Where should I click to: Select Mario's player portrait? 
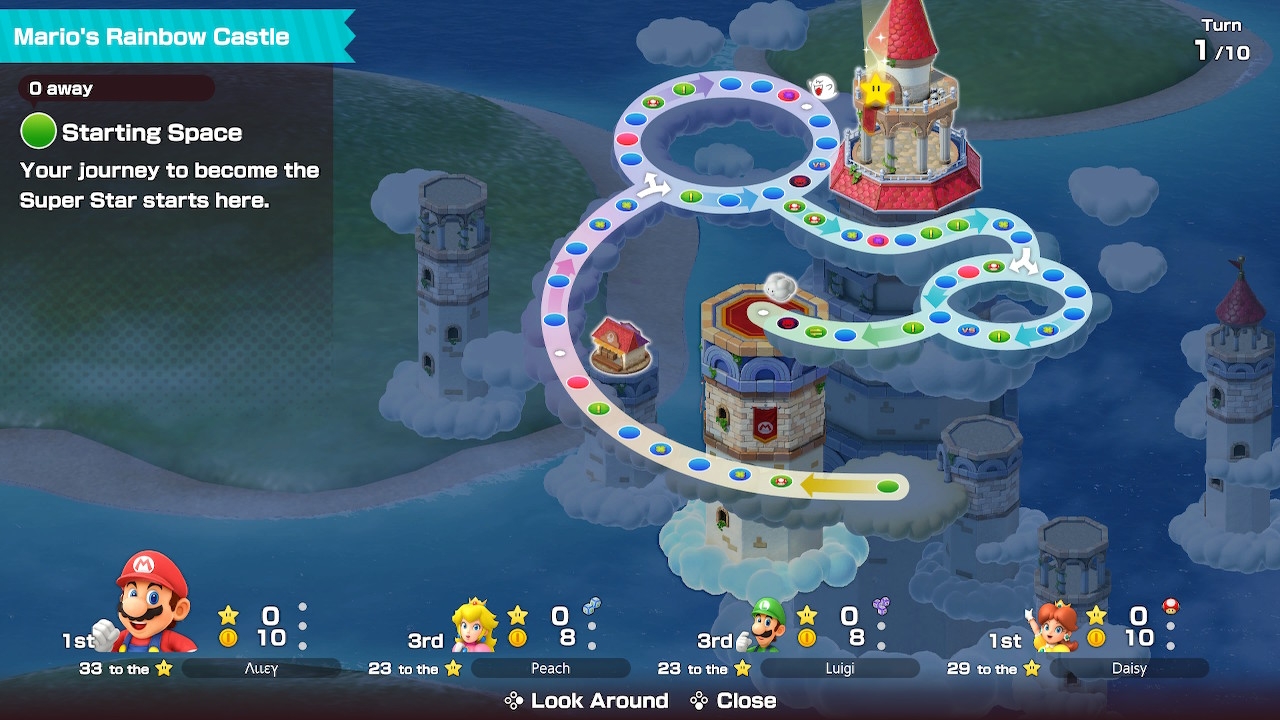click(153, 602)
